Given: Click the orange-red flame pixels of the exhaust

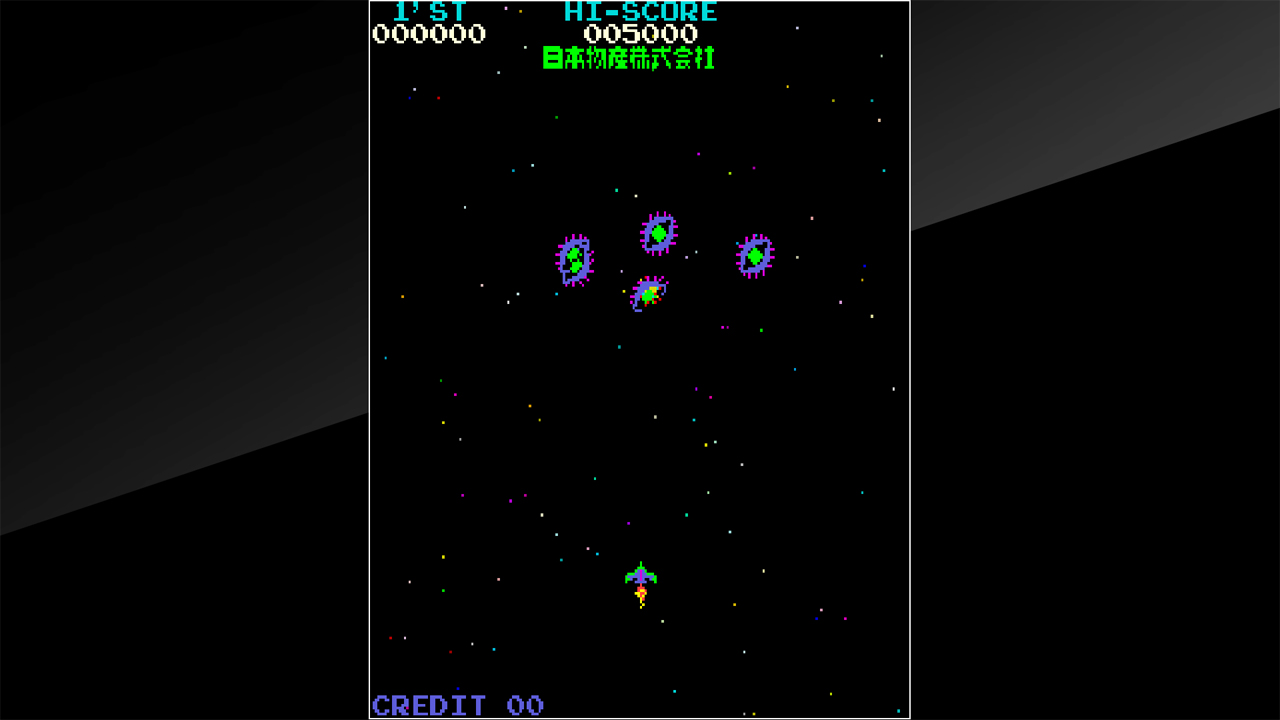Looking at the screenshot, I should (x=642, y=592).
